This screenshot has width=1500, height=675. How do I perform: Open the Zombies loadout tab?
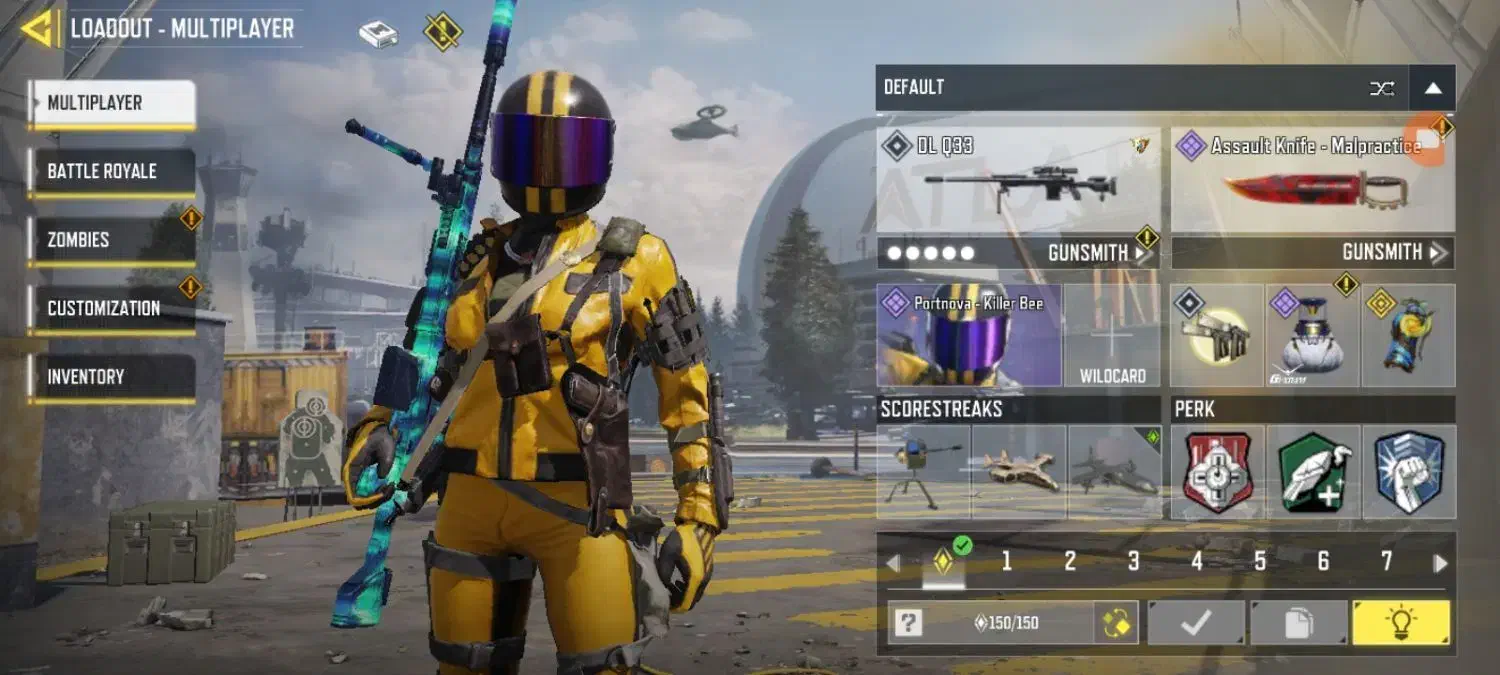(x=112, y=240)
